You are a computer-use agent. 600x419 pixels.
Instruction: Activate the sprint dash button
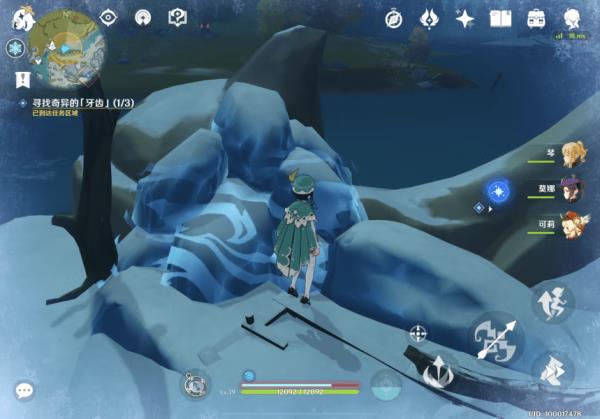552,371
